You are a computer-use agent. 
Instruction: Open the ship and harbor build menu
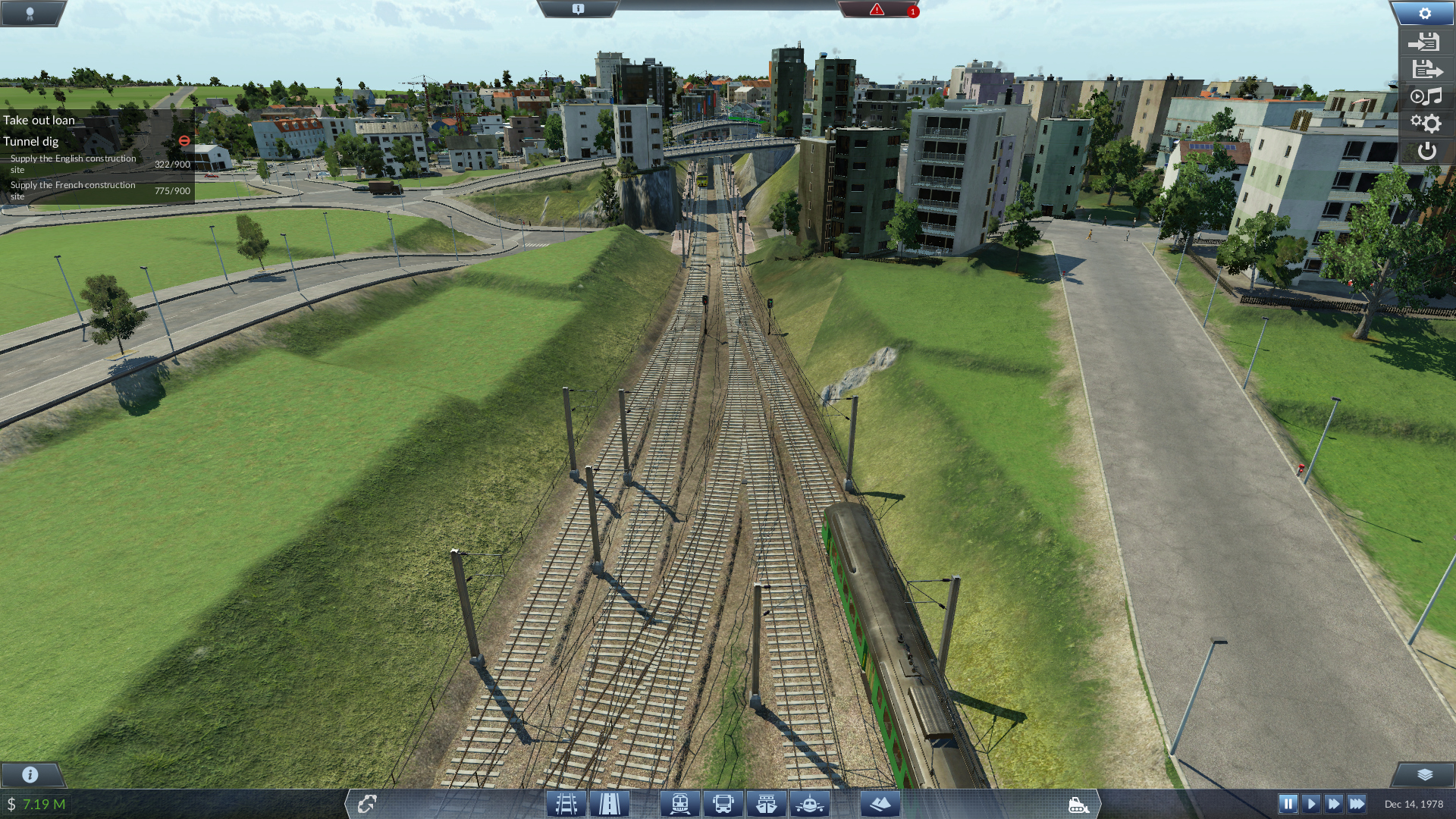click(x=766, y=804)
